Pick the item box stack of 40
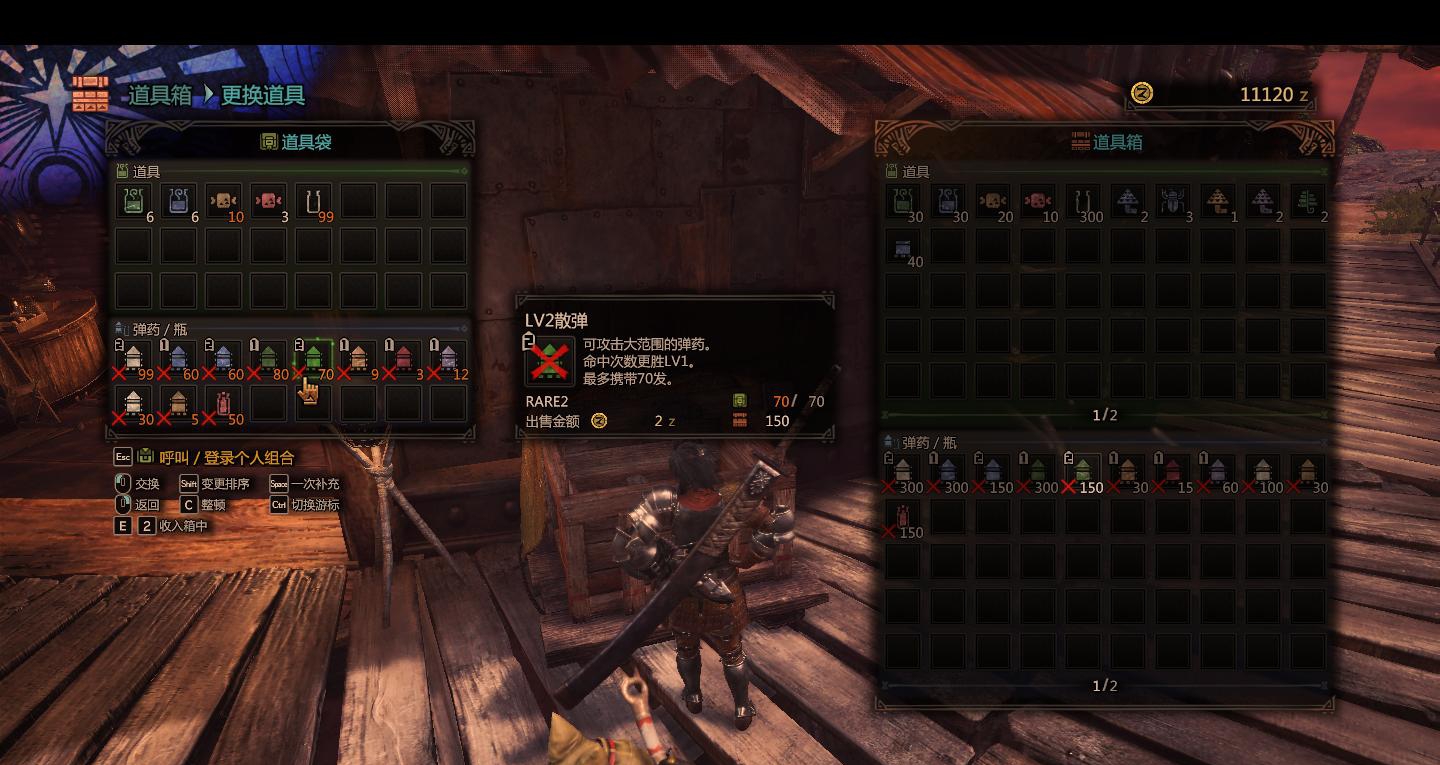 click(903, 246)
